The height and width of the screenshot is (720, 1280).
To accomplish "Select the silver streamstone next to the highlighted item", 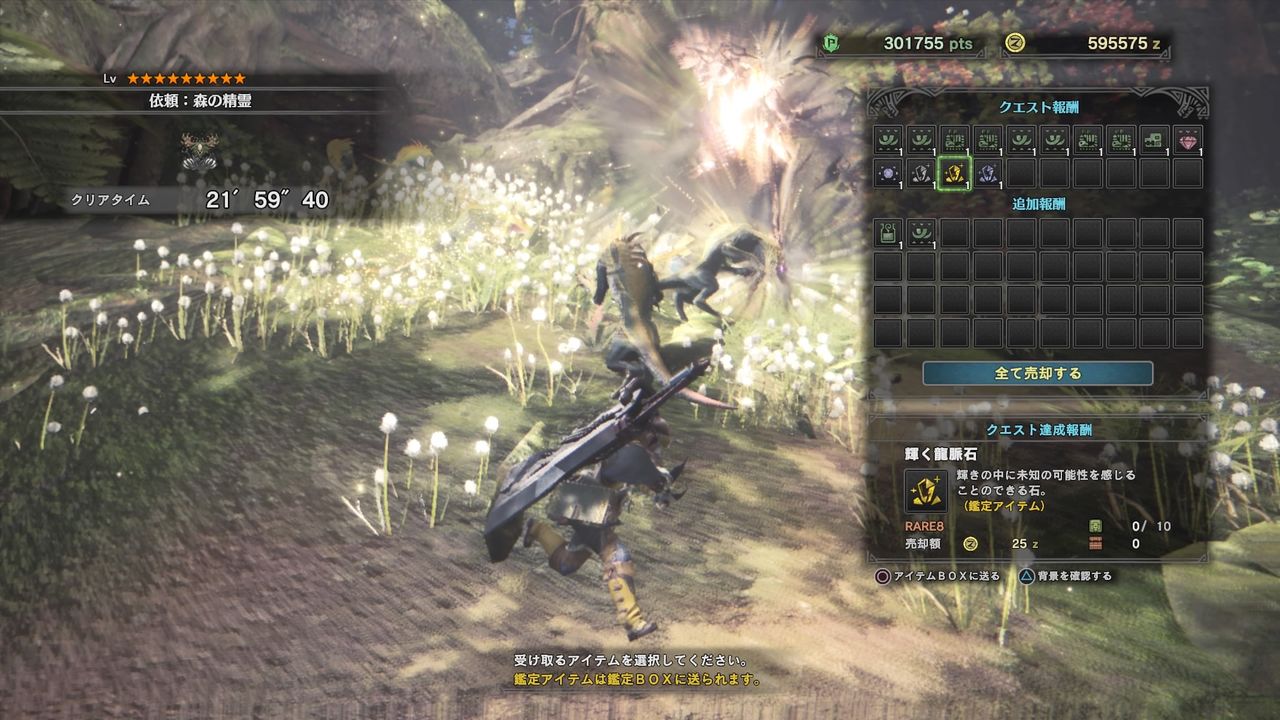I will click(x=922, y=172).
